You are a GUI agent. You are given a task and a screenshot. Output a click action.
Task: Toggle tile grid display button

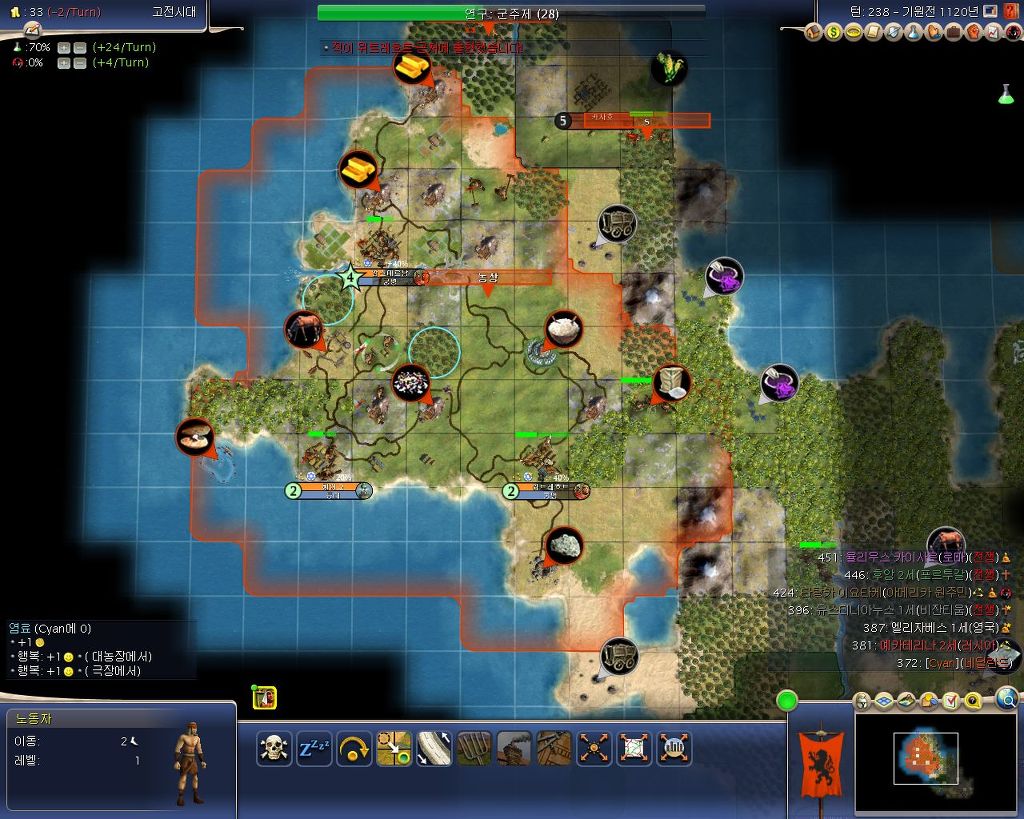(x=886, y=701)
